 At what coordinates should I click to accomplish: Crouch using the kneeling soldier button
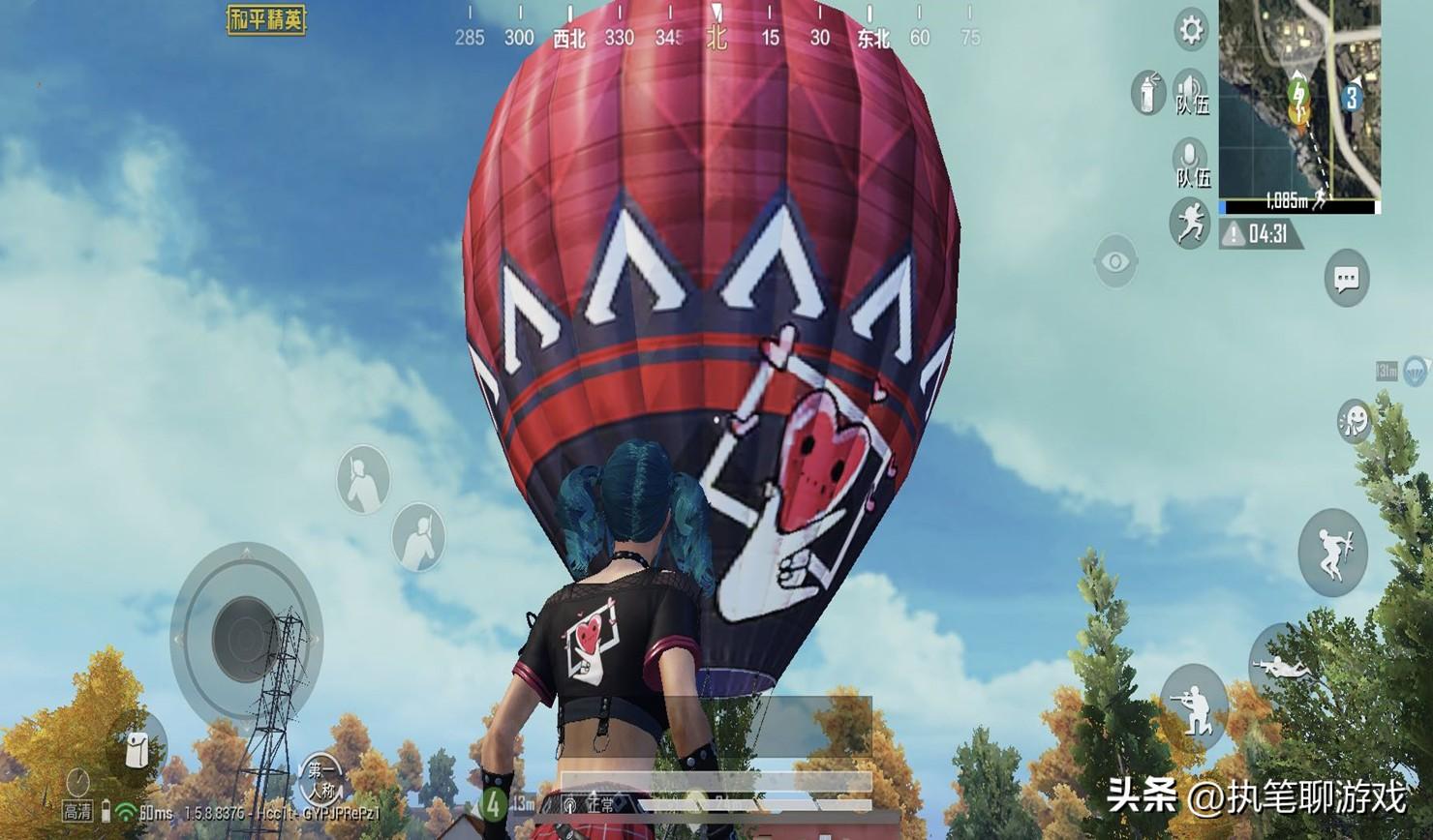pyautogui.click(x=1194, y=706)
